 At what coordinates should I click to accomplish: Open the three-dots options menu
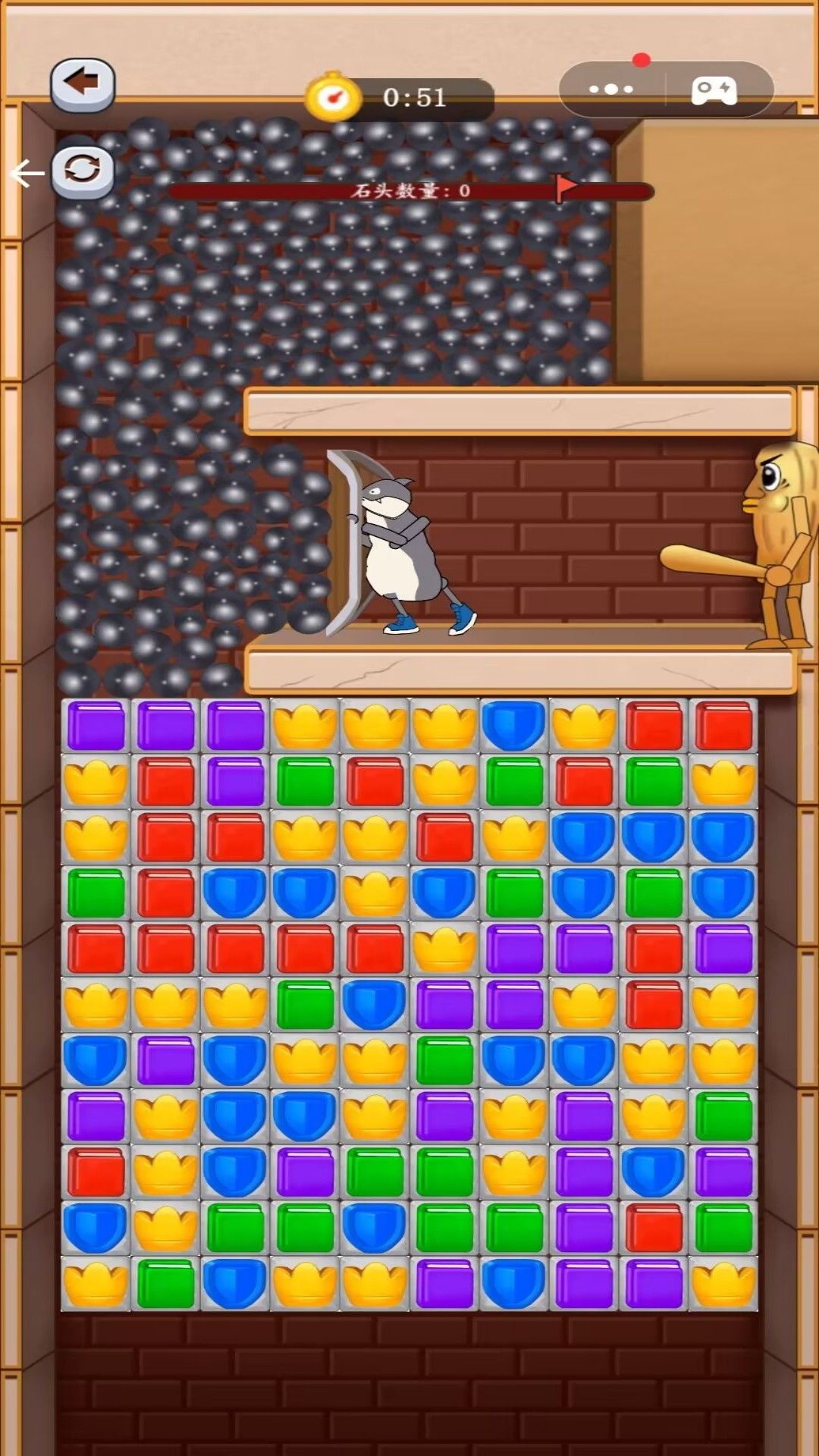[611, 89]
